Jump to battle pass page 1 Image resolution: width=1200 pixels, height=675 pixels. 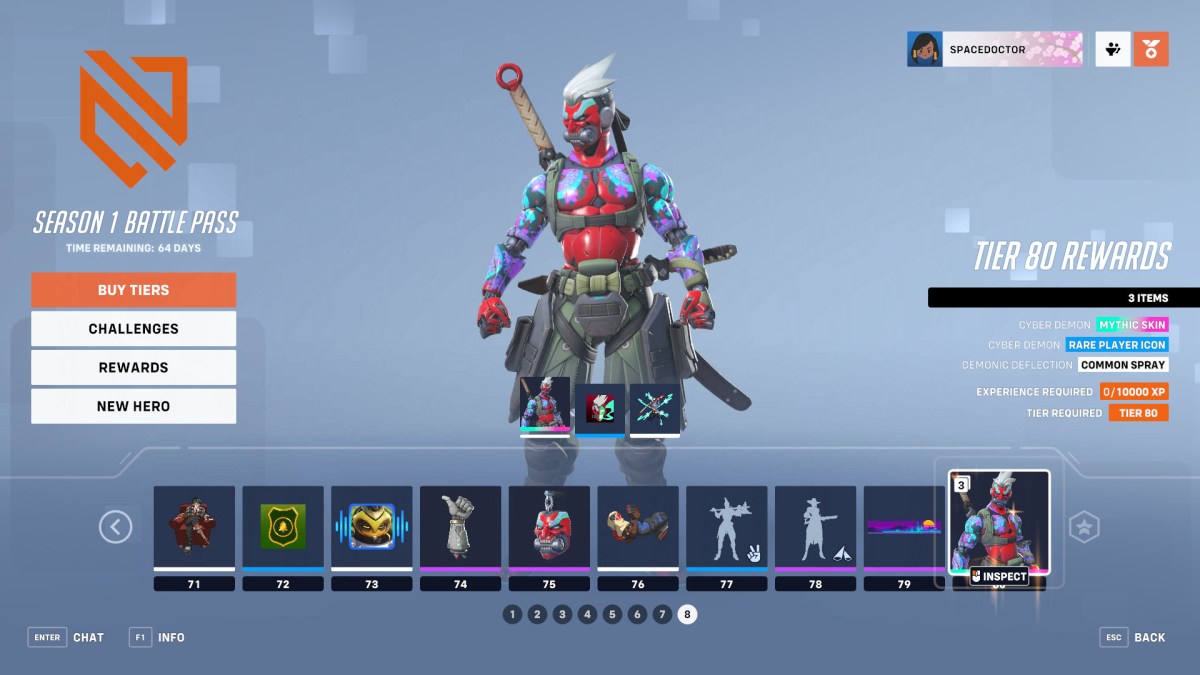tap(513, 614)
